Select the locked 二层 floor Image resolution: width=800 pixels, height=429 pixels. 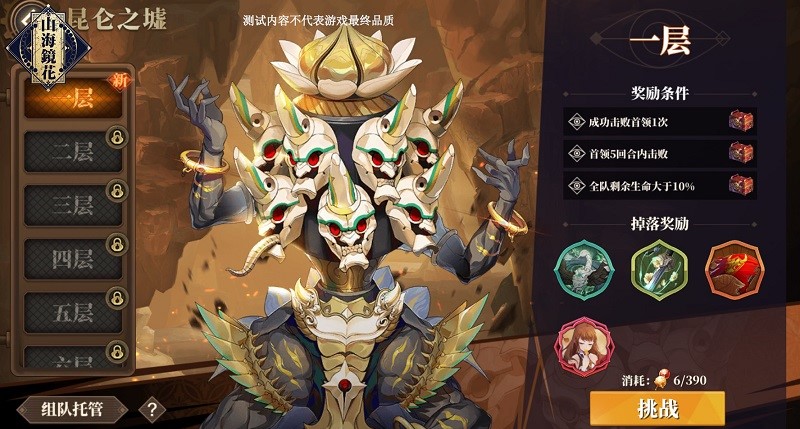tap(72, 152)
